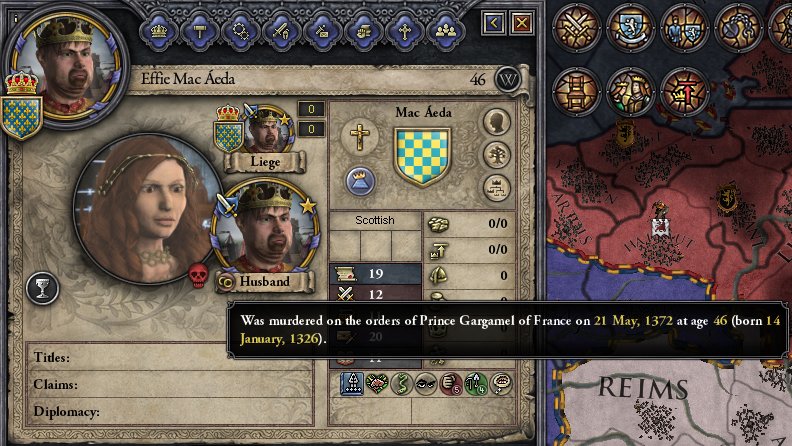The width and height of the screenshot is (792, 446).
Task: Open the realm tab with the crown icon
Action: (159, 28)
